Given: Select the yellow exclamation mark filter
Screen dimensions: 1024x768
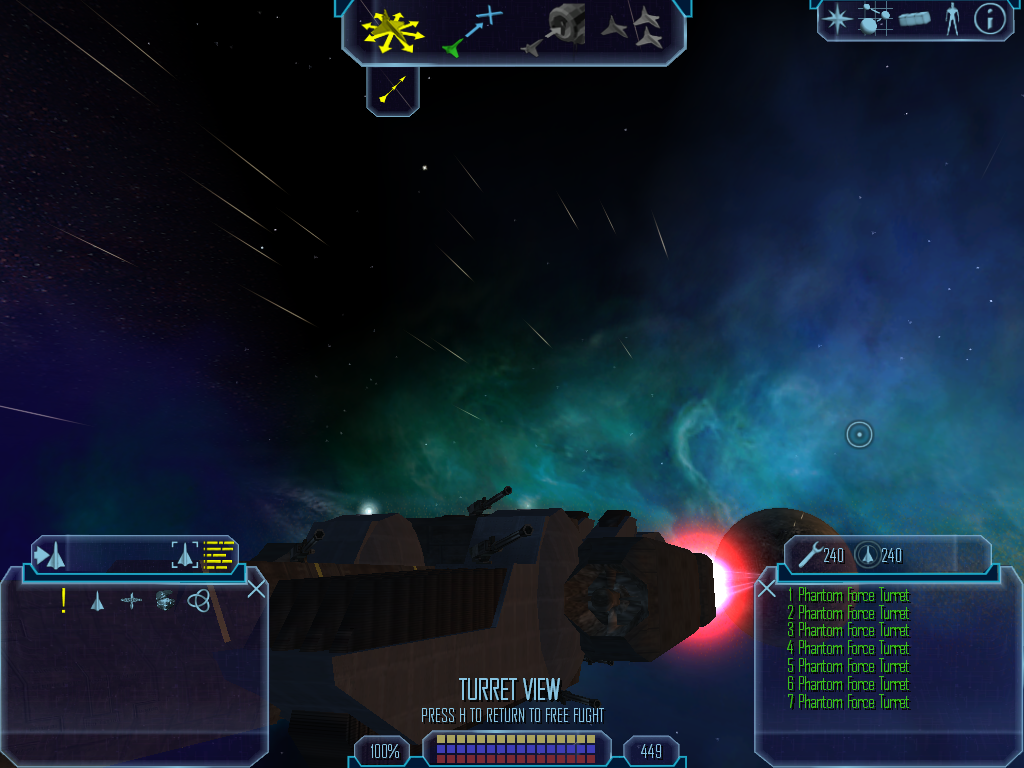Looking at the screenshot, I should pyautogui.click(x=64, y=600).
